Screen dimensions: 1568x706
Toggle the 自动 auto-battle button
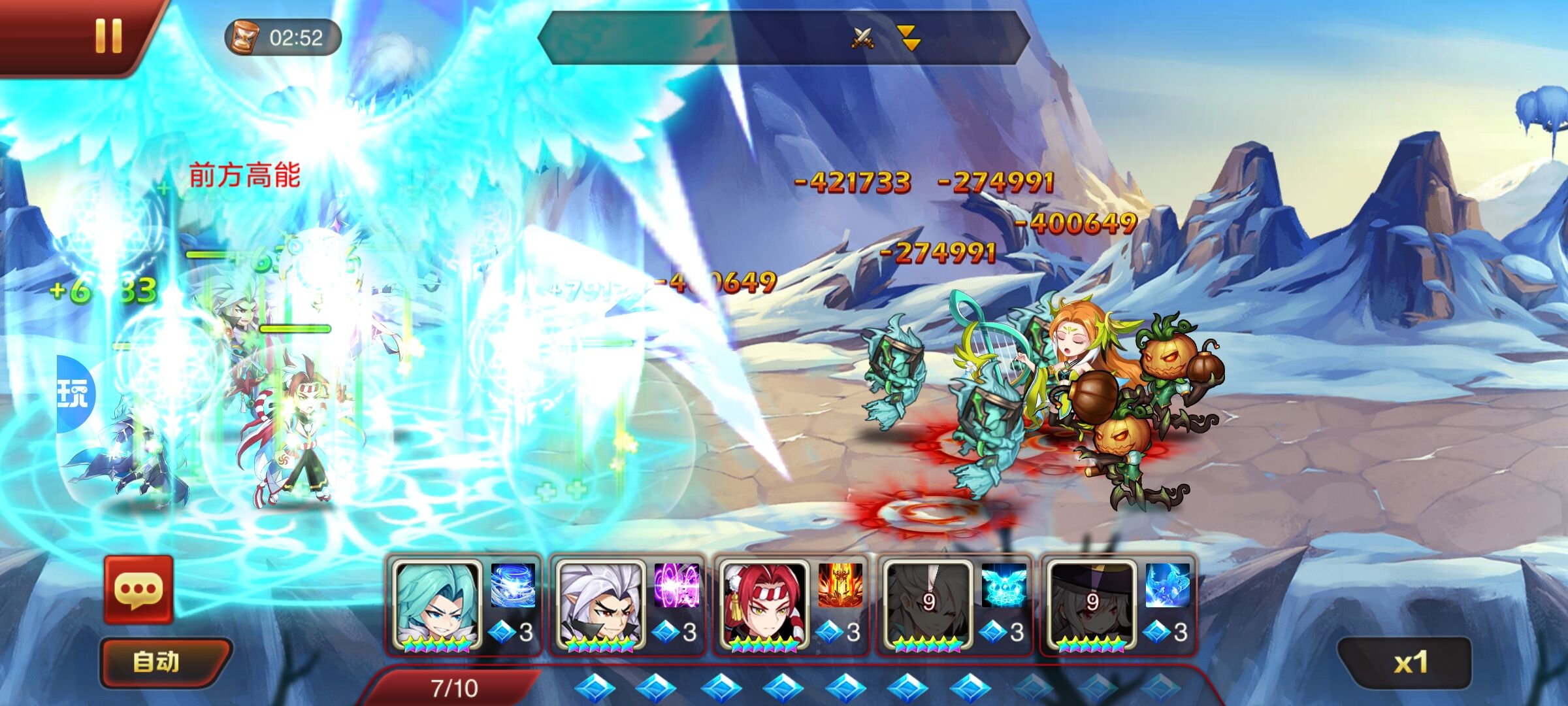[157, 662]
